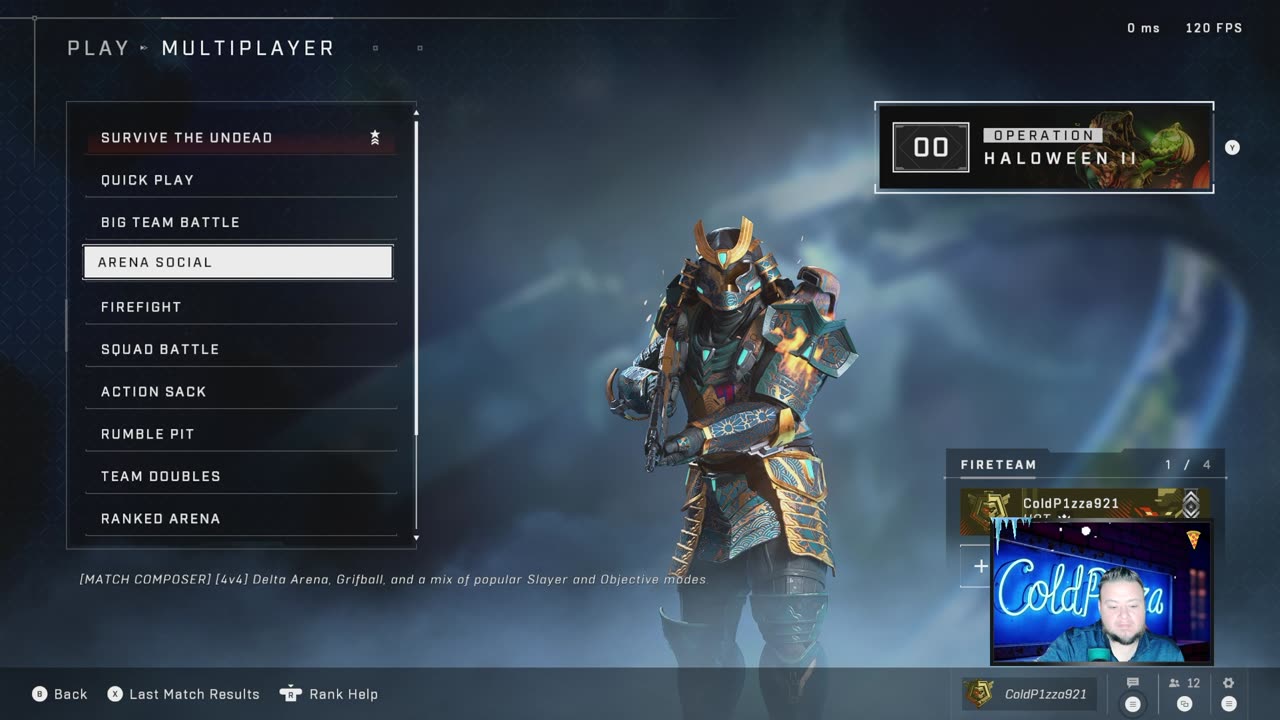
Task: Select the Survive the Undead playlist
Action: pos(239,138)
